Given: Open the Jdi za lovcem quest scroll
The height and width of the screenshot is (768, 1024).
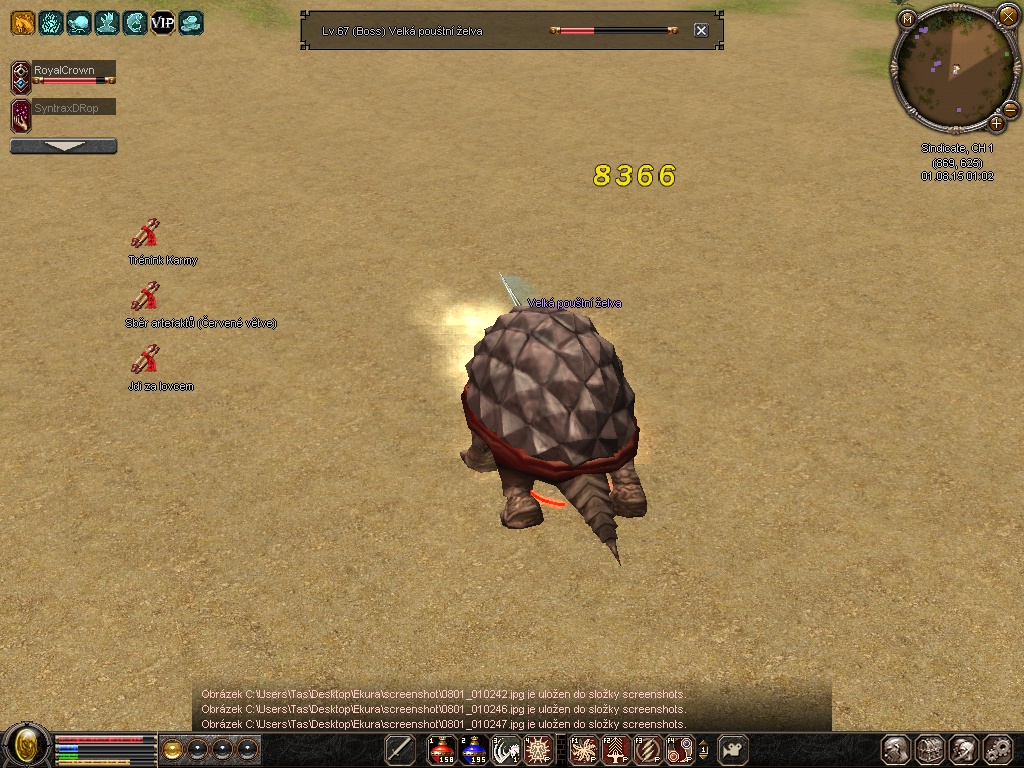Looking at the screenshot, I should point(146,359).
